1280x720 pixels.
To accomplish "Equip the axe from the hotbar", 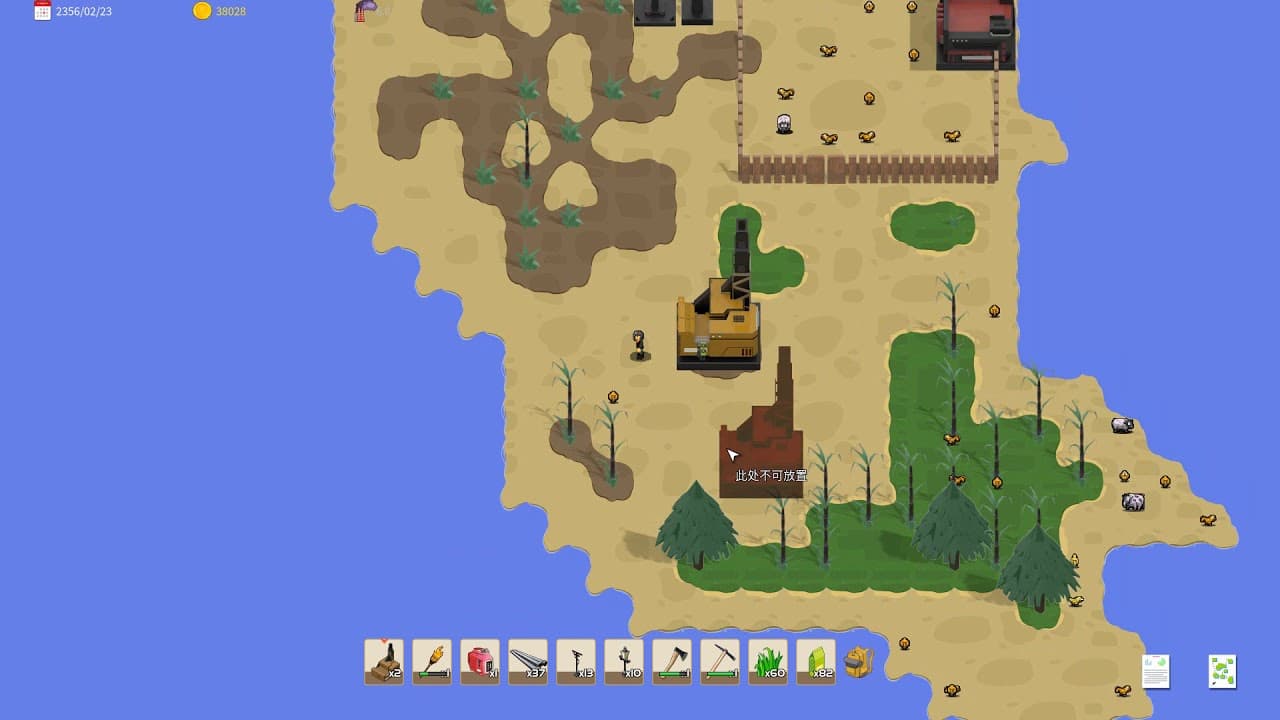I will pos(671,660).
